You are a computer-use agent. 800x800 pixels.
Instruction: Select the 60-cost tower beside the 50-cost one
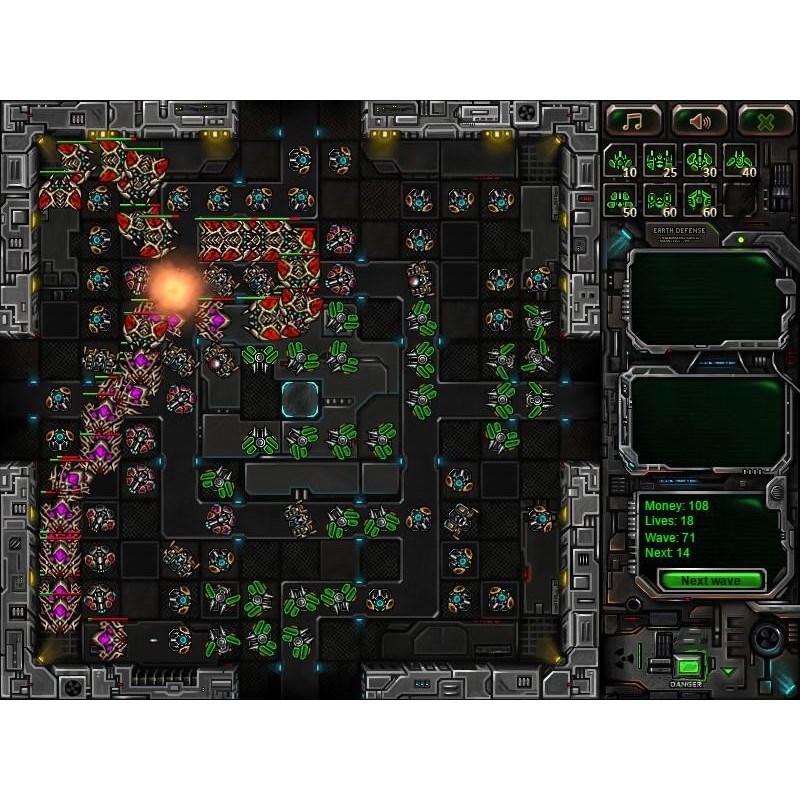point(659,199)
